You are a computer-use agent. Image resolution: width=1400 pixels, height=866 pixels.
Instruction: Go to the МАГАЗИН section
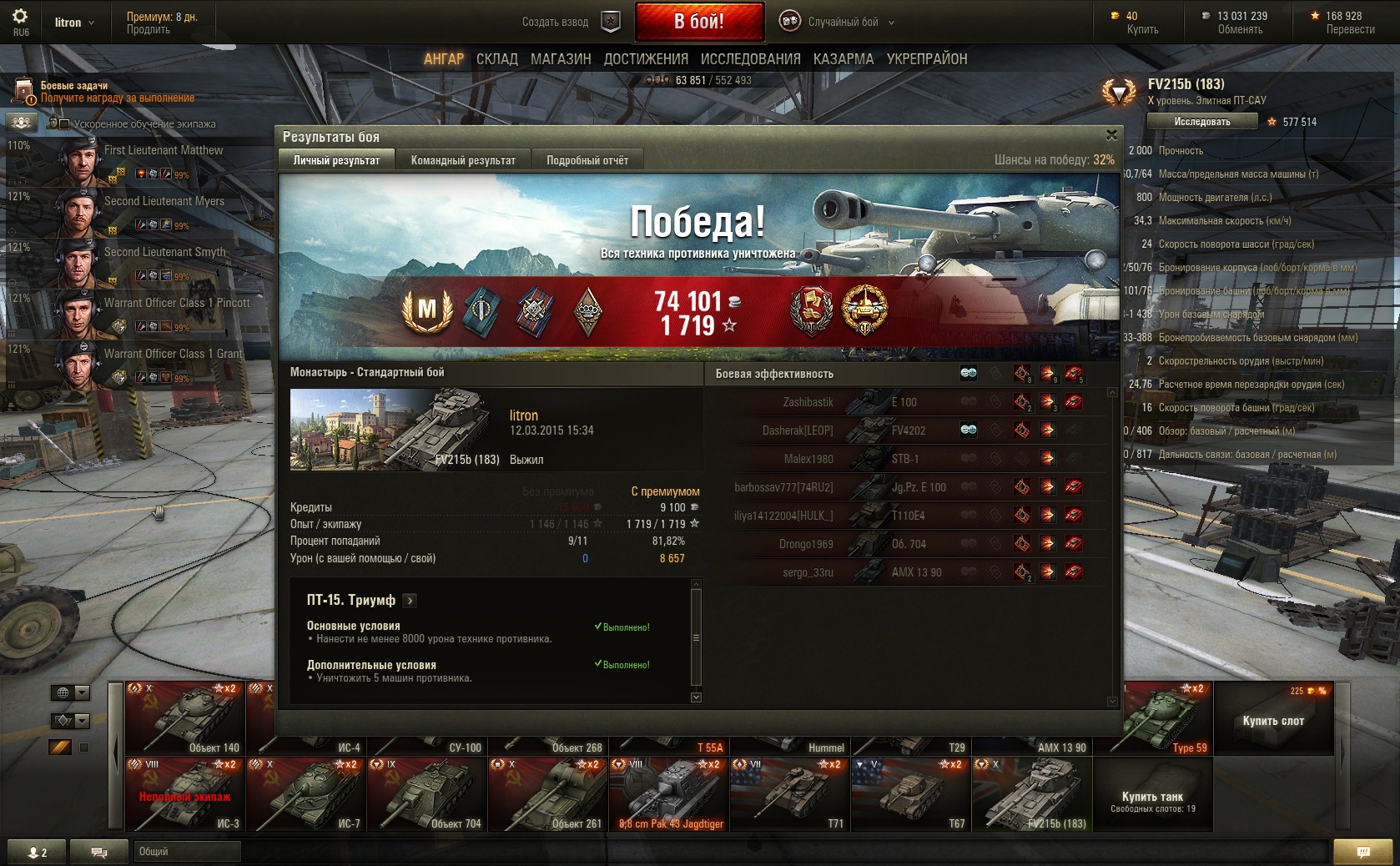click(561, 59)
